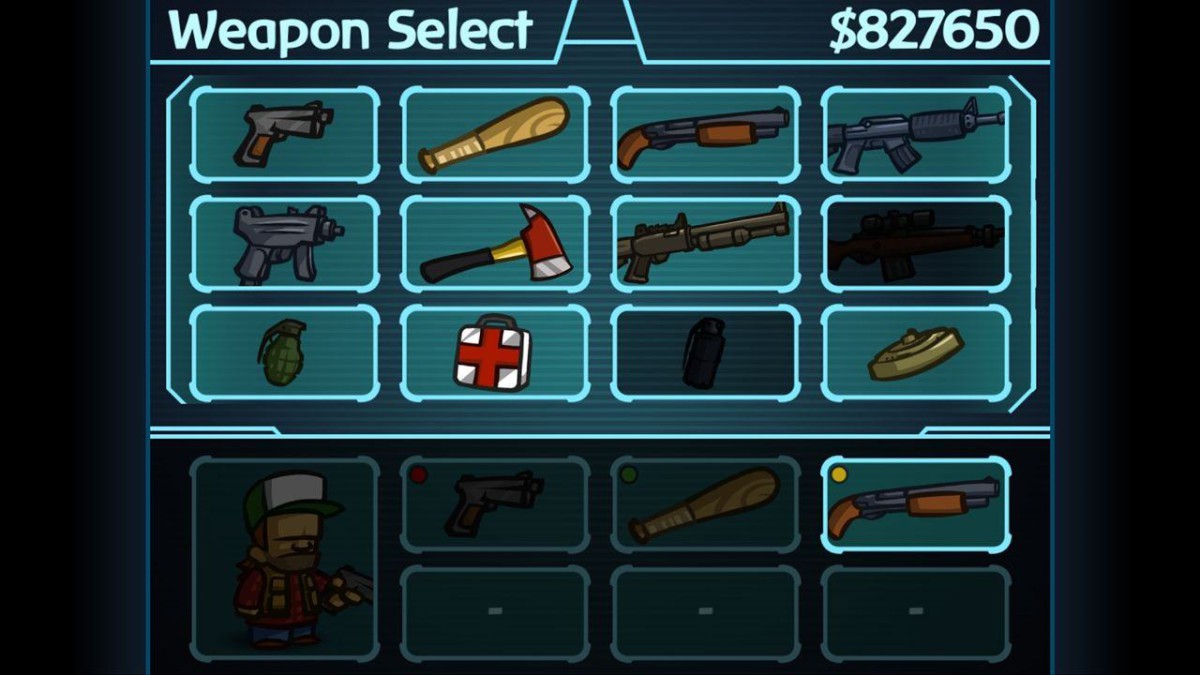The image size is (1200, 675).
Task: Click the equipped pistol loadout slot
Action: coord(494,504)
